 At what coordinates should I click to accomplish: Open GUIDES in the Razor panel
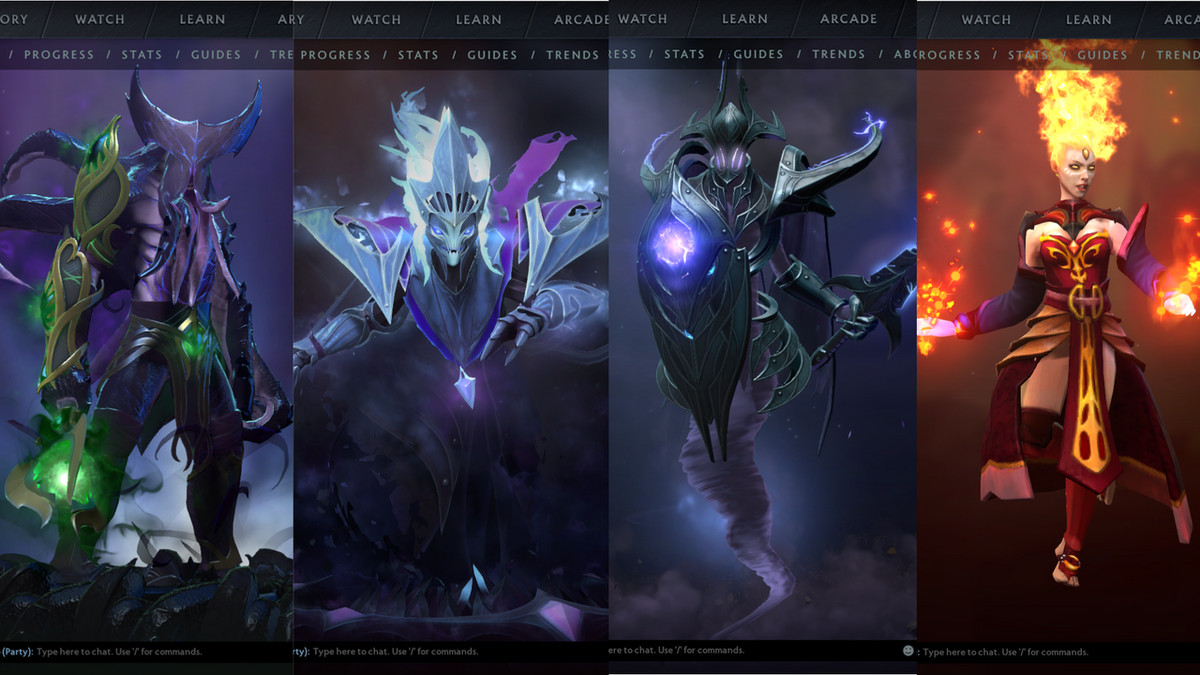758,54
